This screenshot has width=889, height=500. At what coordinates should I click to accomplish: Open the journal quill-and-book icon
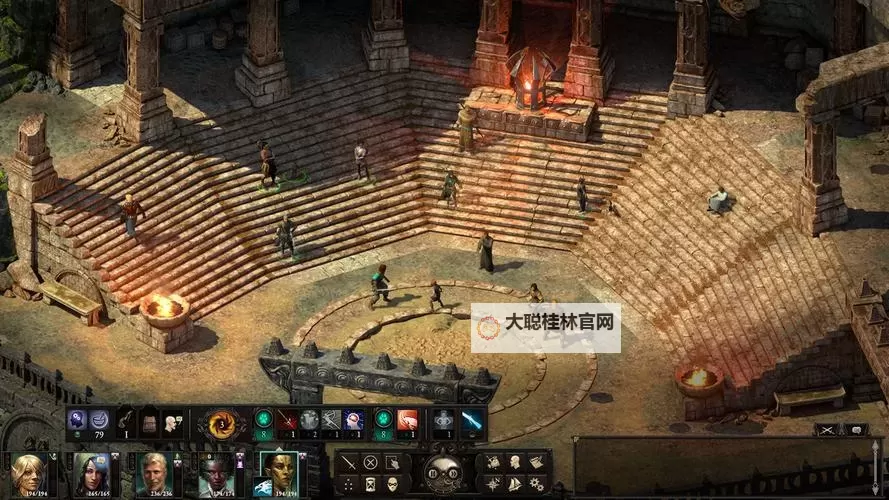[536, 462]
